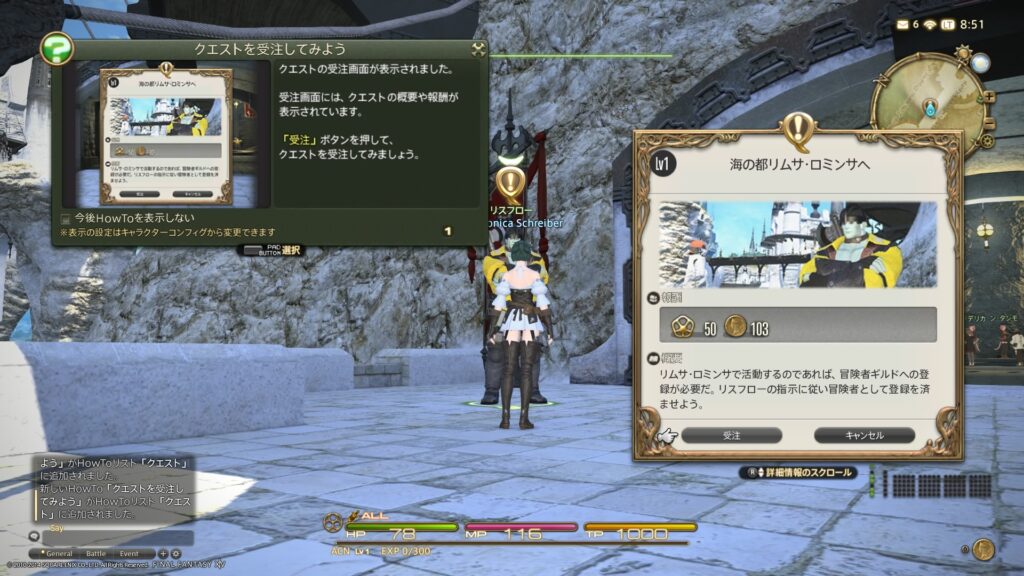Click the chat text input field

pyautogui.click(x=120, y=538)
